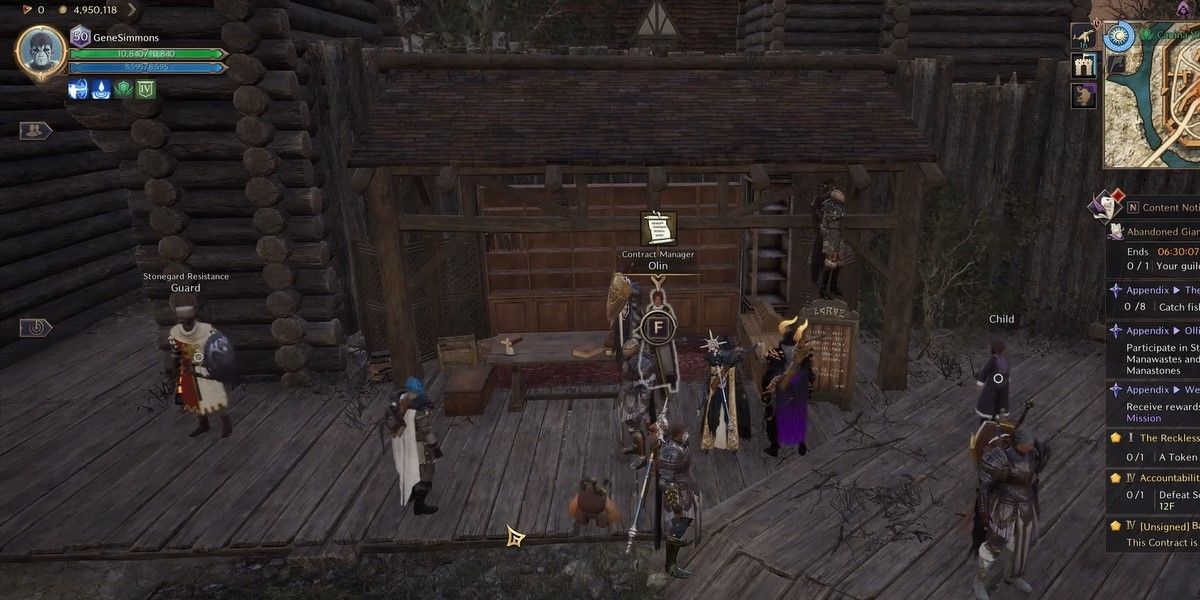Screen dimensions: 1200x600
Task: Click the castle tower icon
Action: click(1083, 66)
